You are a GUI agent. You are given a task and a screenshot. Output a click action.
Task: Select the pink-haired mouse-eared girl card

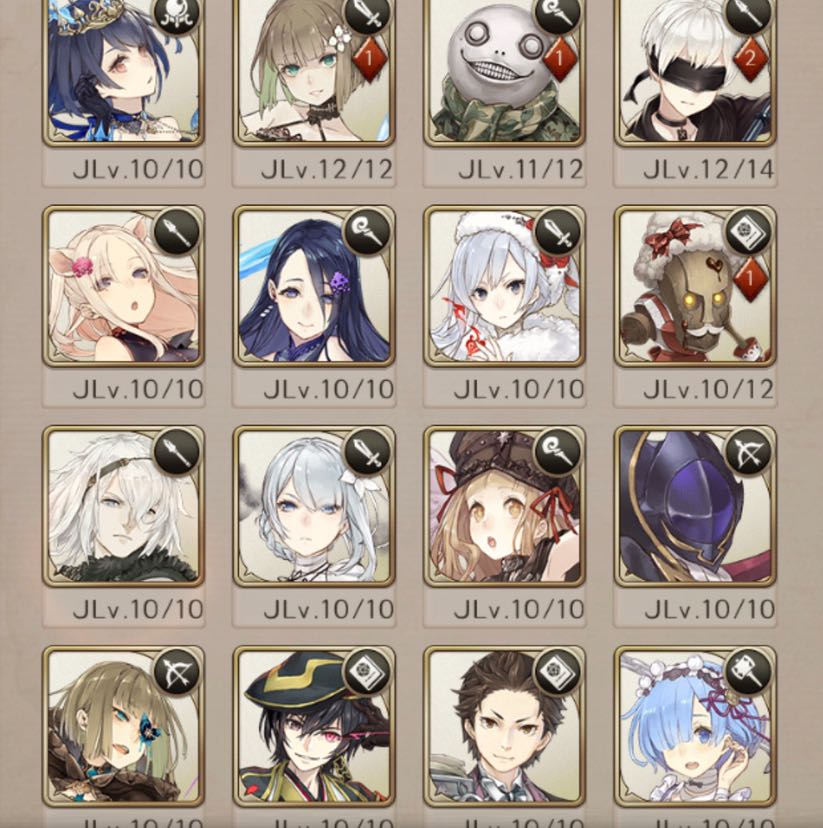tap(122, 286)
